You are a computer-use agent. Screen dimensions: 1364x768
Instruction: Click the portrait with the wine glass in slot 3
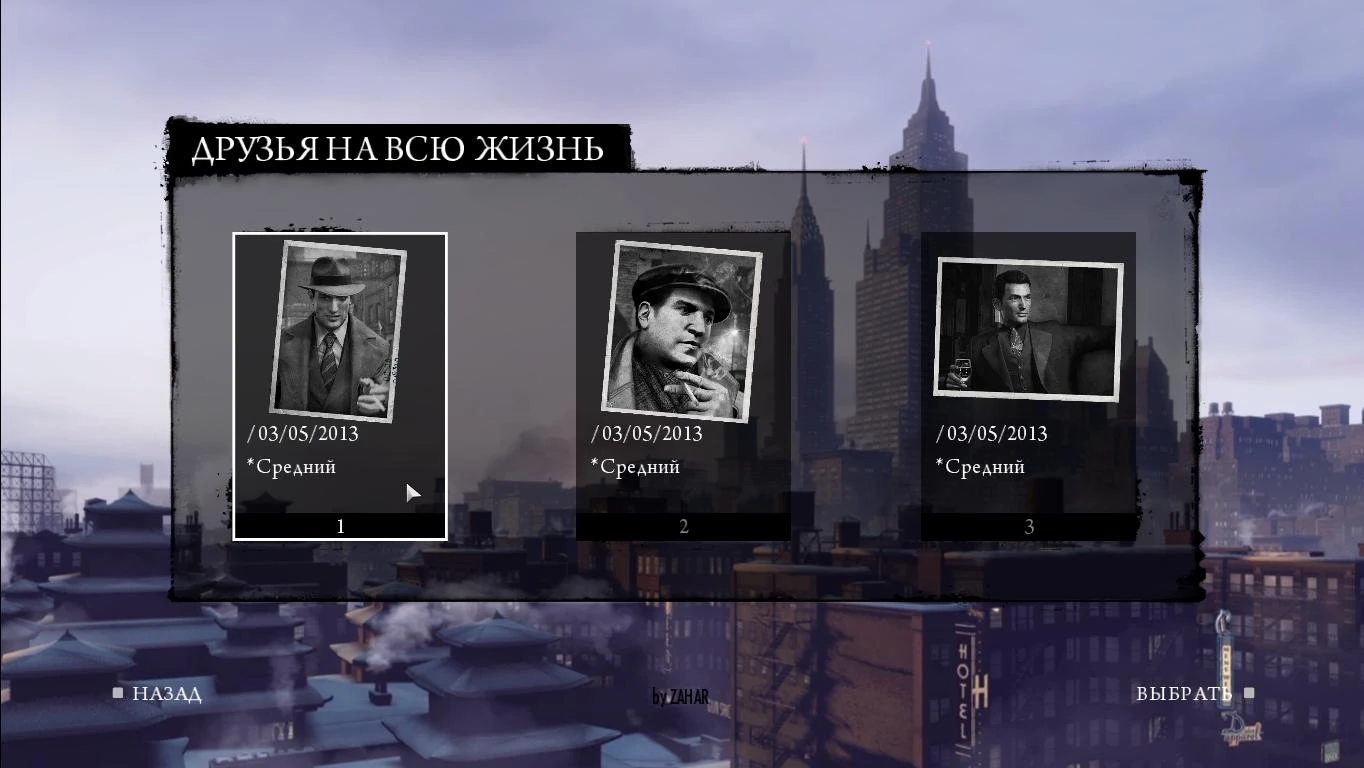tap(1028, 328)
